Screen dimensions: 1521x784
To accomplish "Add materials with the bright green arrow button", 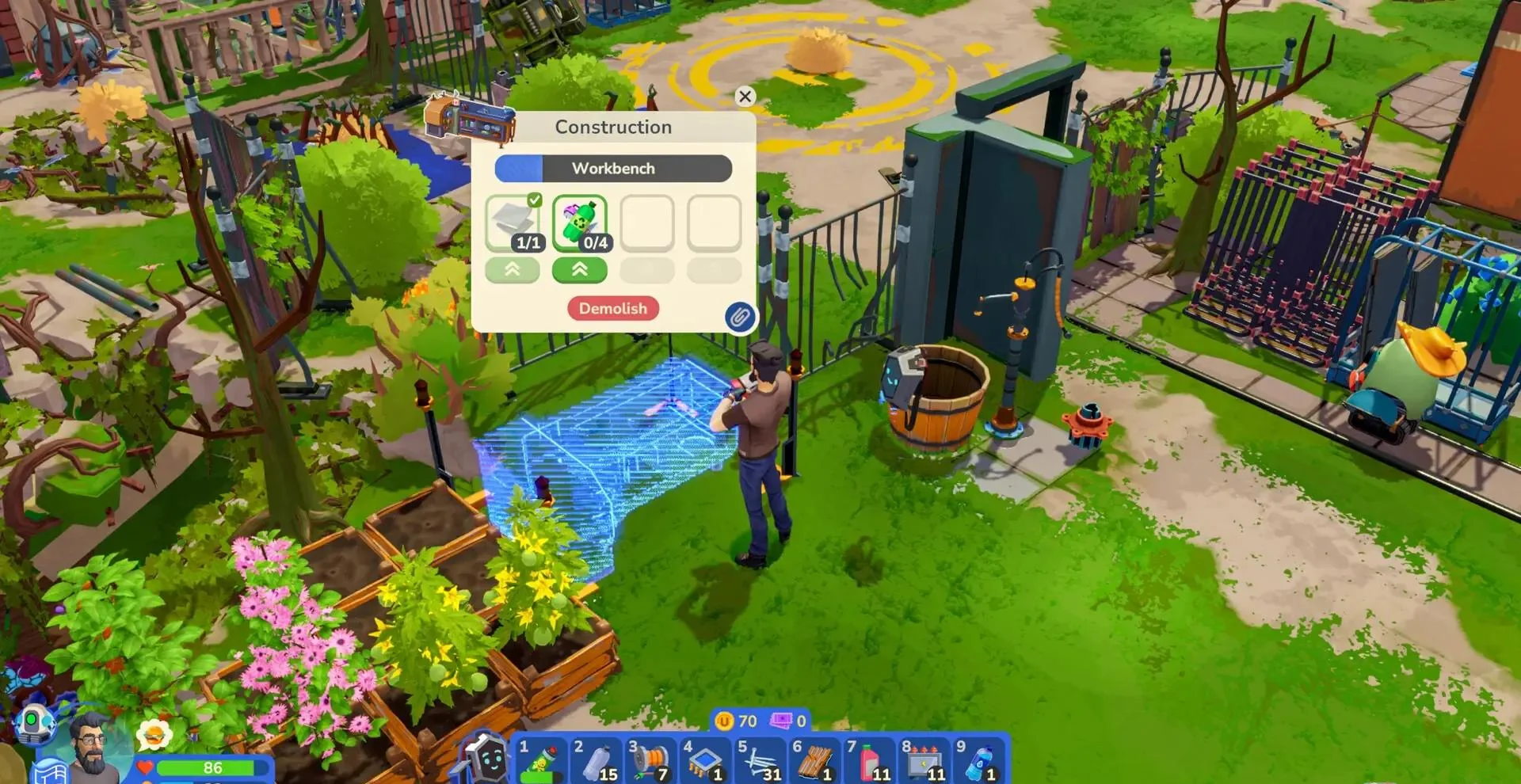I will click(x=580, y=270).
